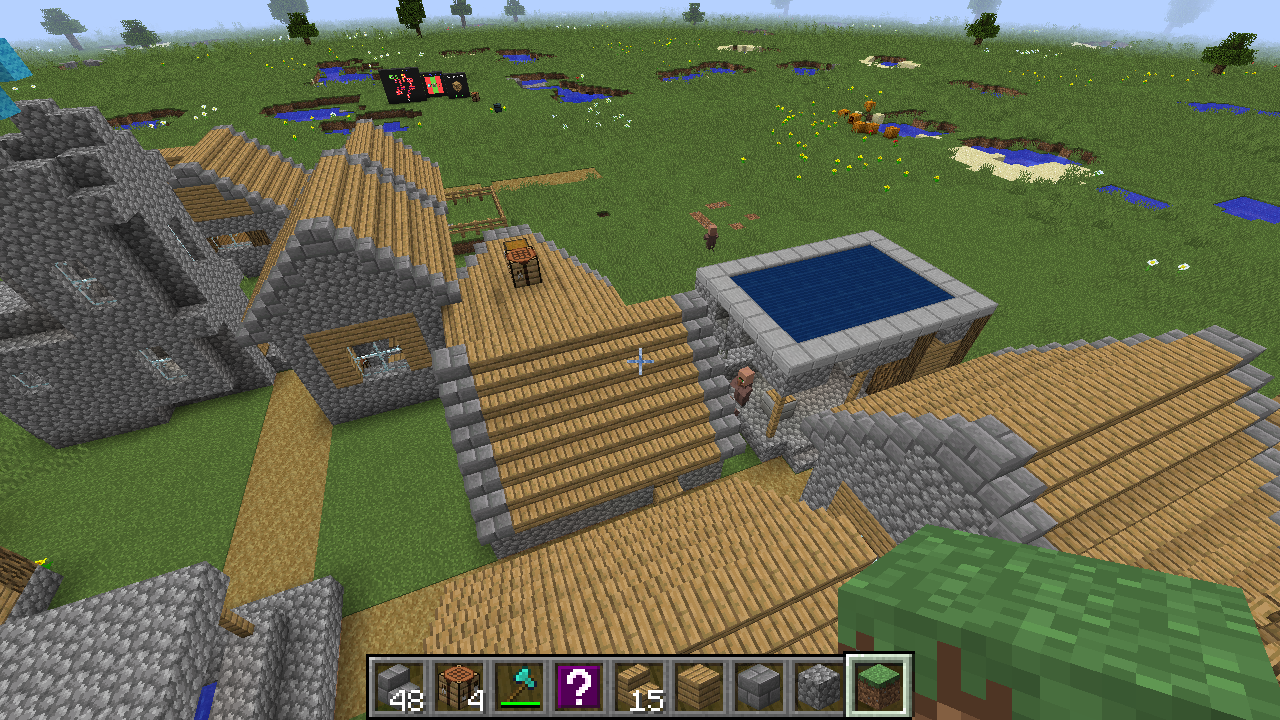Pick the oak wood planks slot
This screenshot has width=1280, height=720.
point(699,687)
